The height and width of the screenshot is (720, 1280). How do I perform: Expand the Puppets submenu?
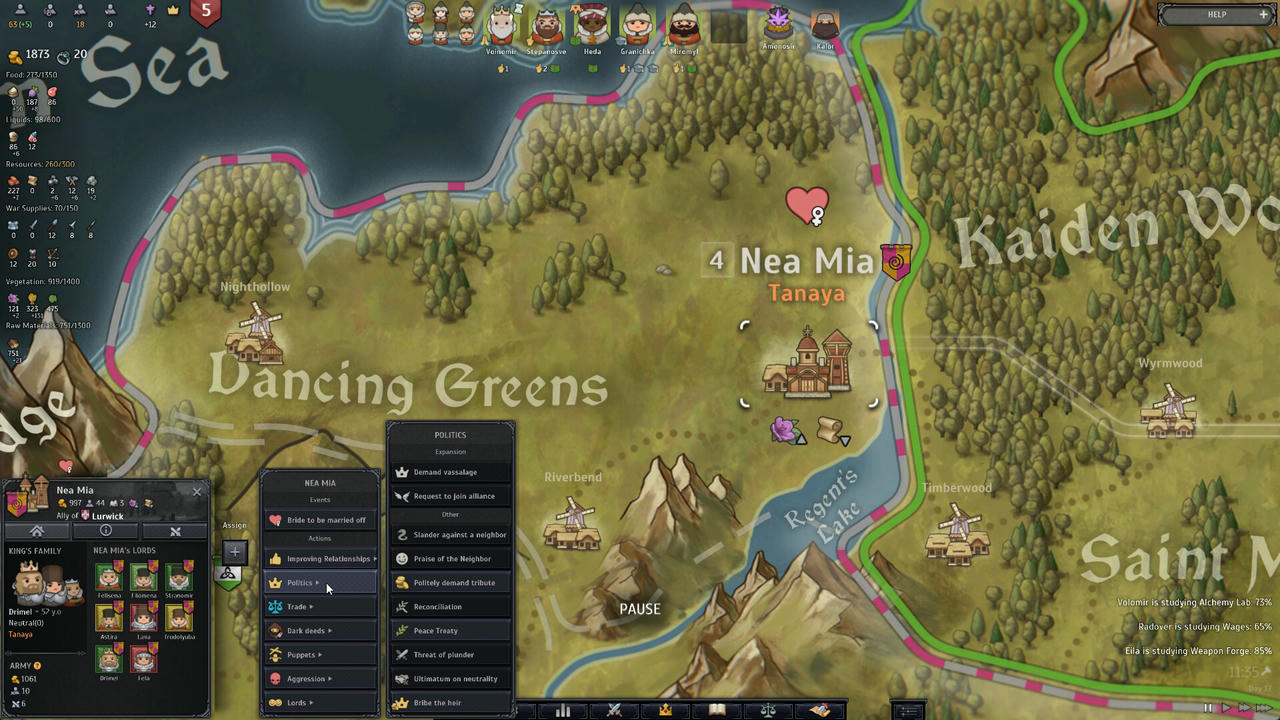320,655
